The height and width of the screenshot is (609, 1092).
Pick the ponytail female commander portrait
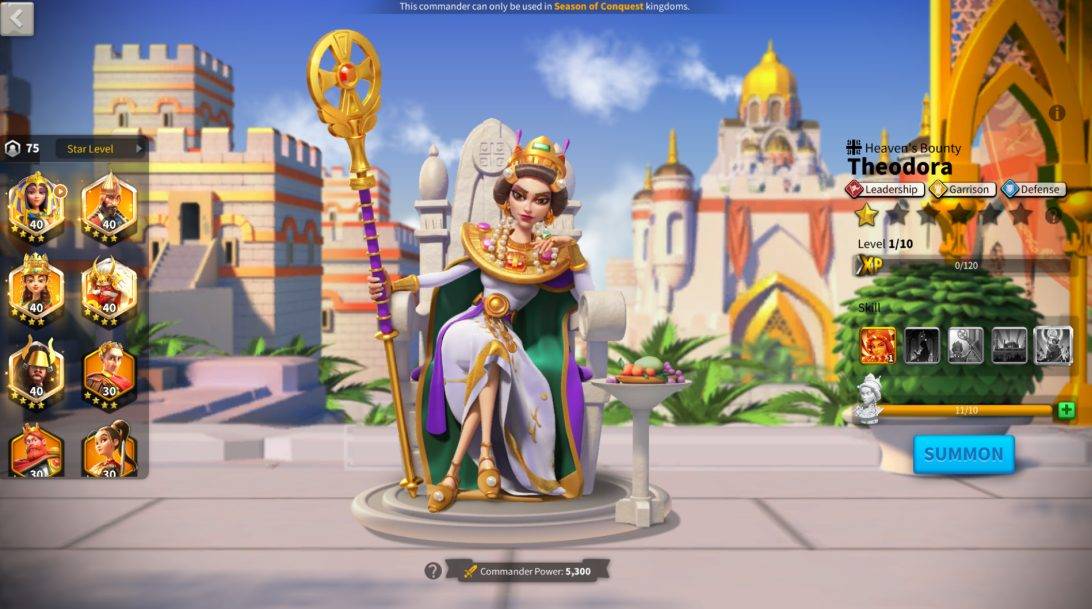pyautogui.click(x=108, y=450)
